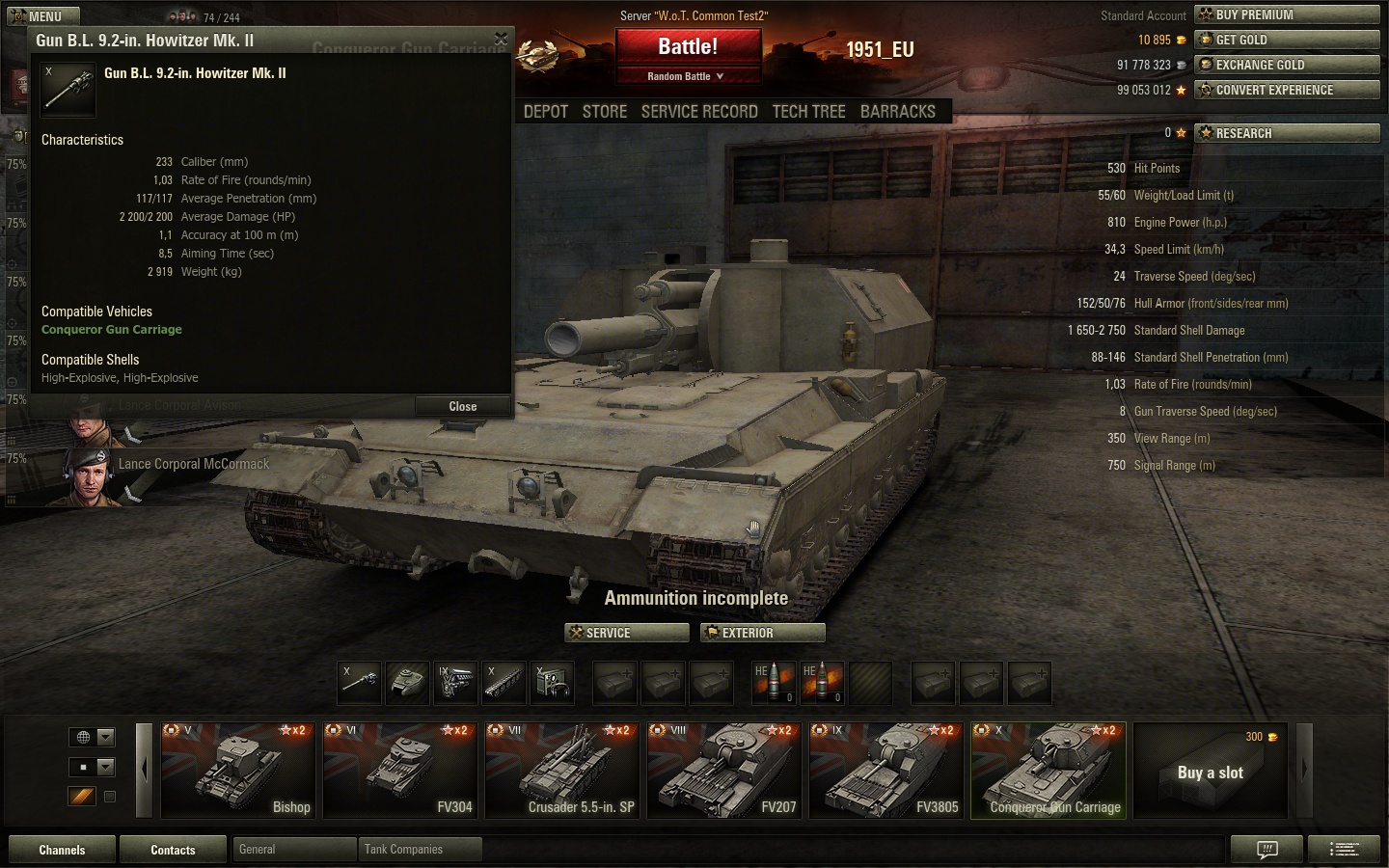Image resolution: width=1389 pixels, height=868 pixels.
Task: Go to the Barracks
Action: click(x=897, y=112)
